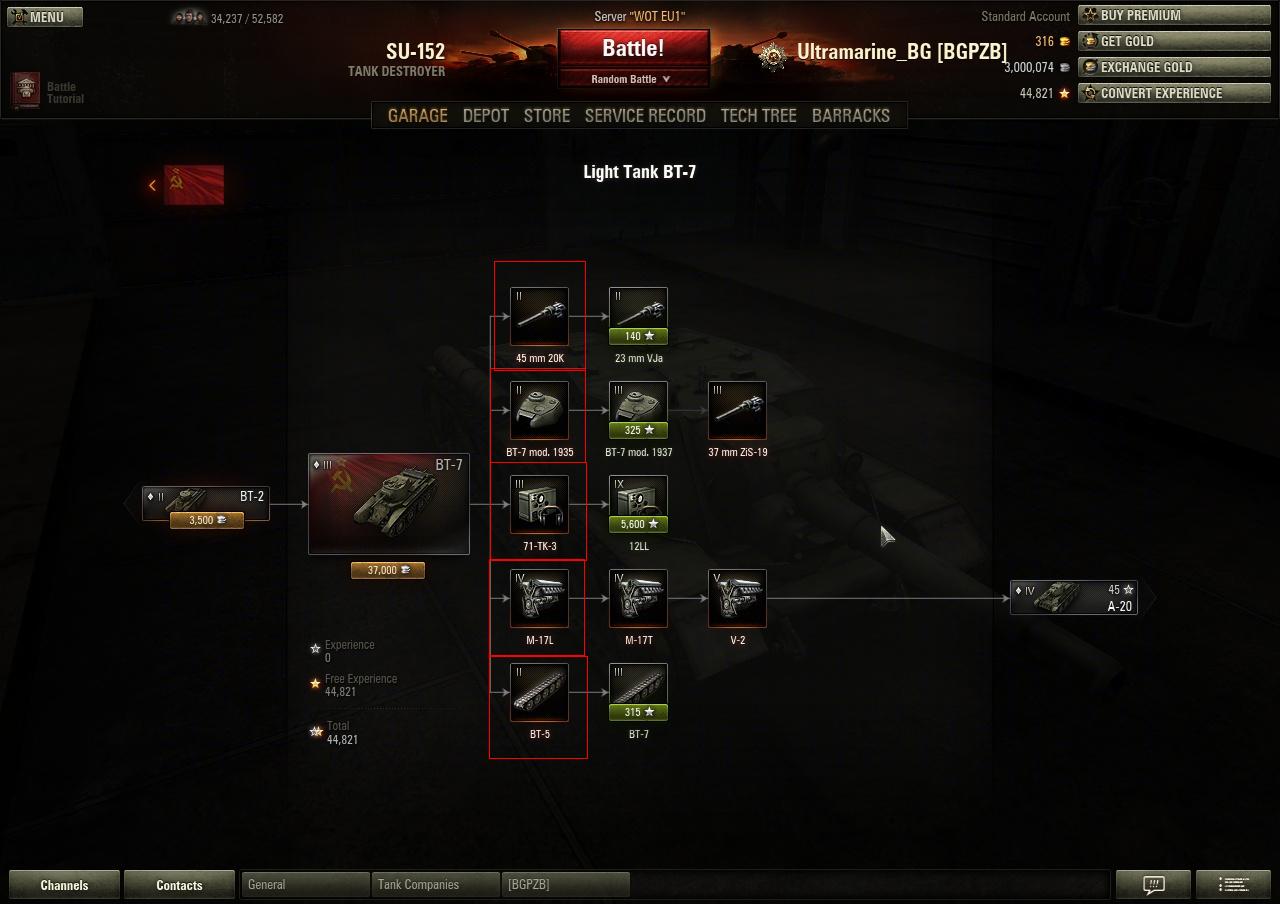This screenshot has width=1280, height=904.
Task: View the Service Record tab
Action: click(645, 115)
